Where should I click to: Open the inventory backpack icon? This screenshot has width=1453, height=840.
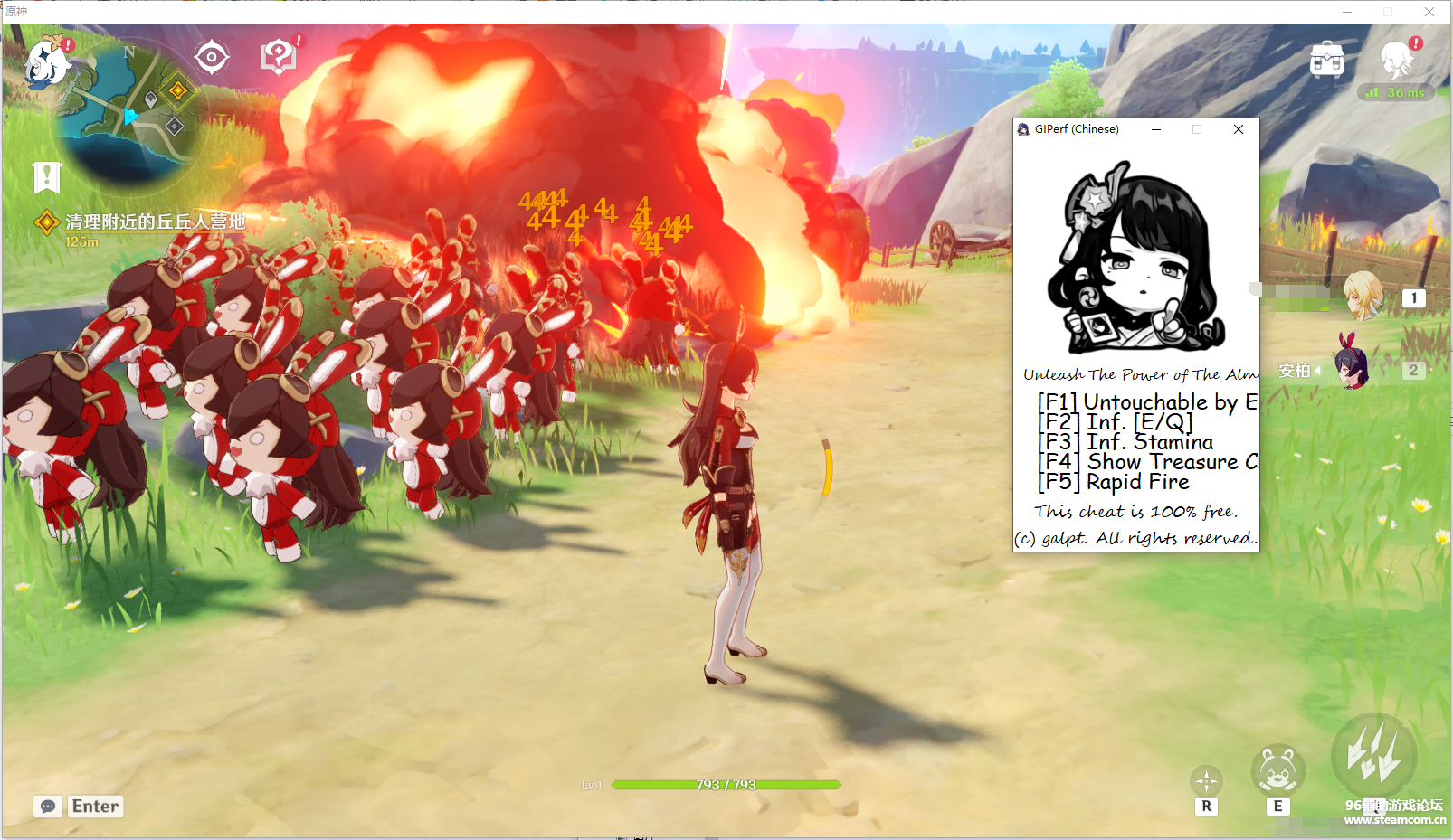(x=1326, y=60)
